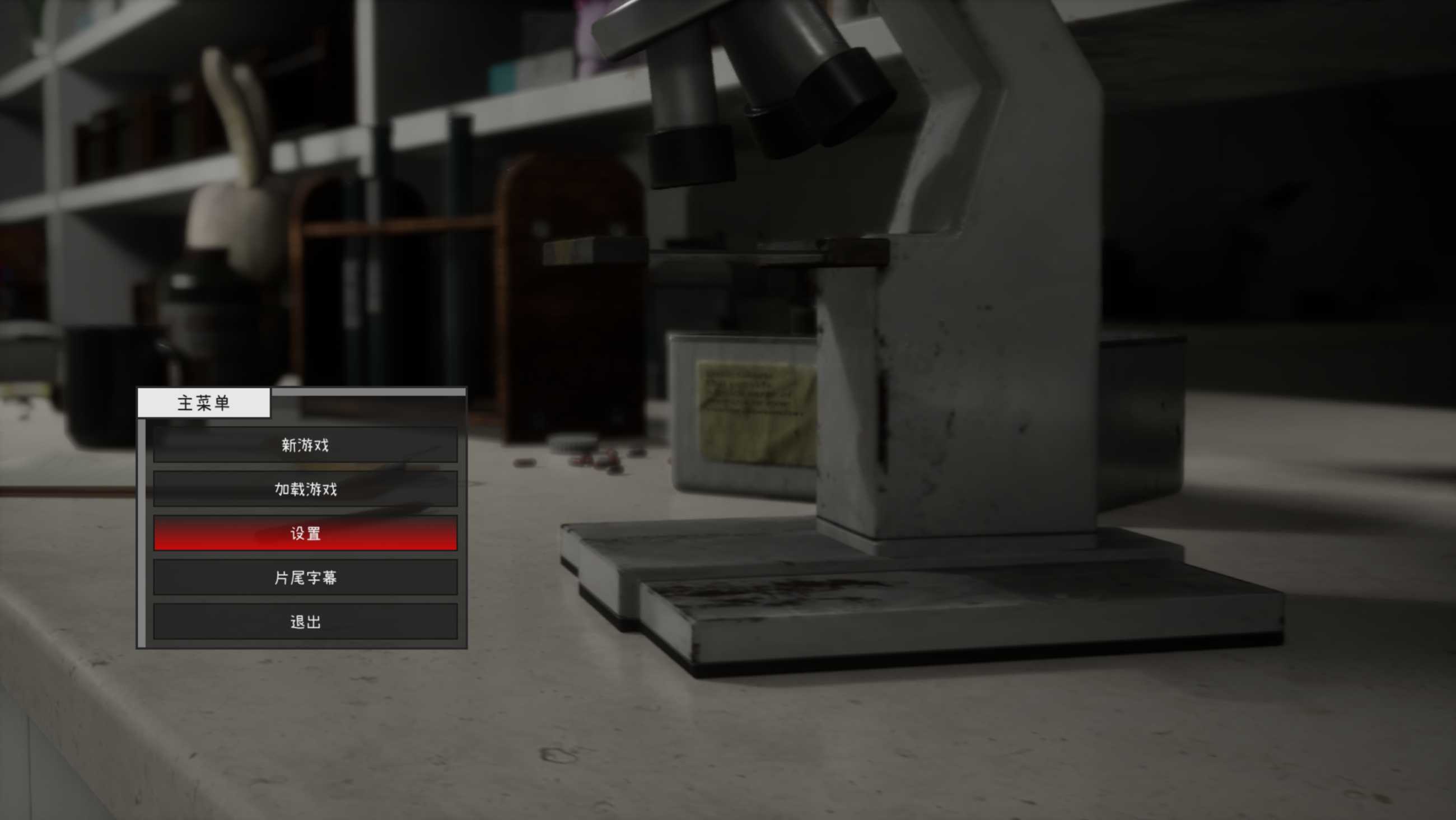
Task: Open the highlighted 设置 settings entry
Action: pos(305,533)
